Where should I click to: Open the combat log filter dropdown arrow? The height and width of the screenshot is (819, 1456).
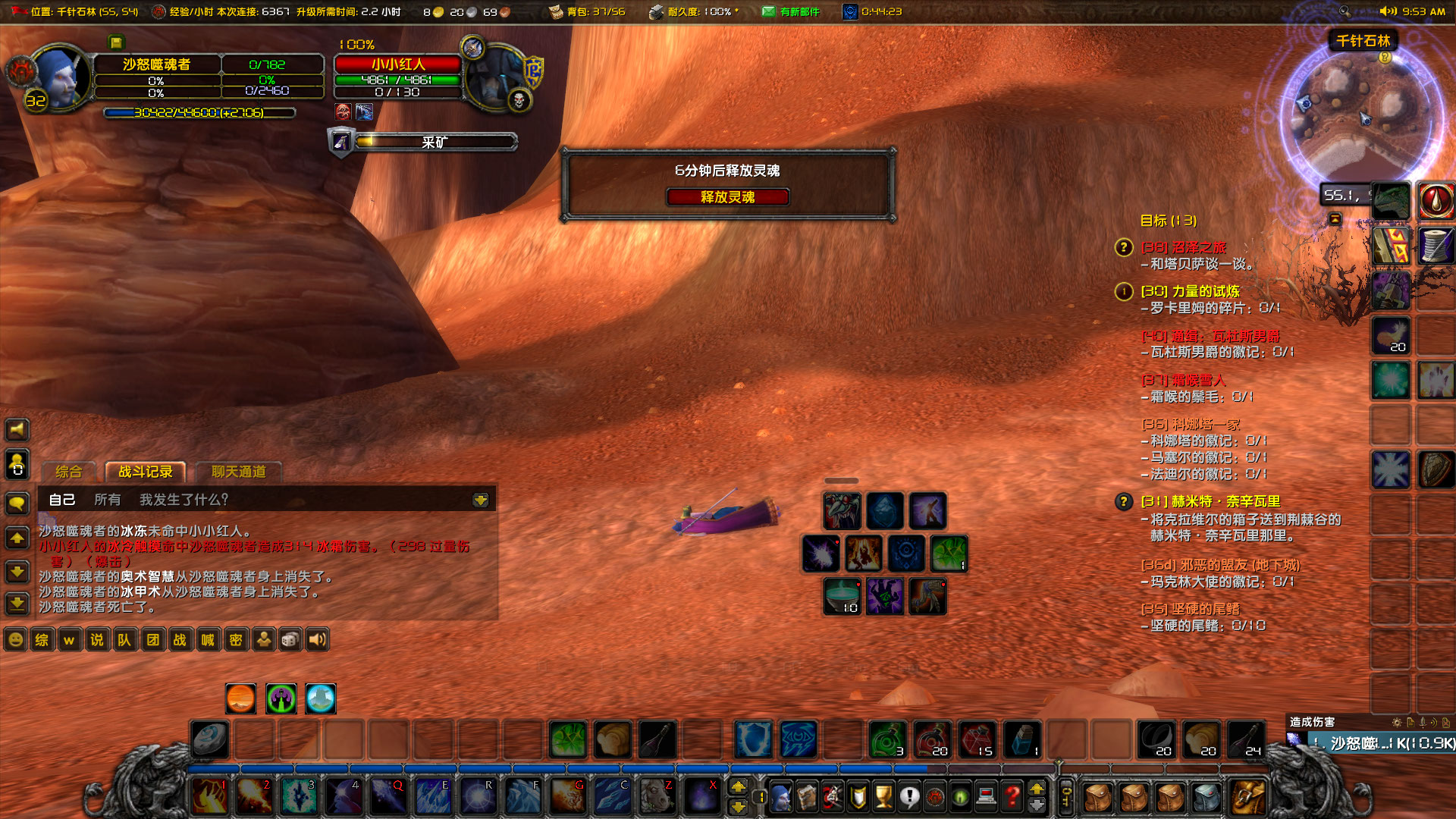(x=480, y=500)
